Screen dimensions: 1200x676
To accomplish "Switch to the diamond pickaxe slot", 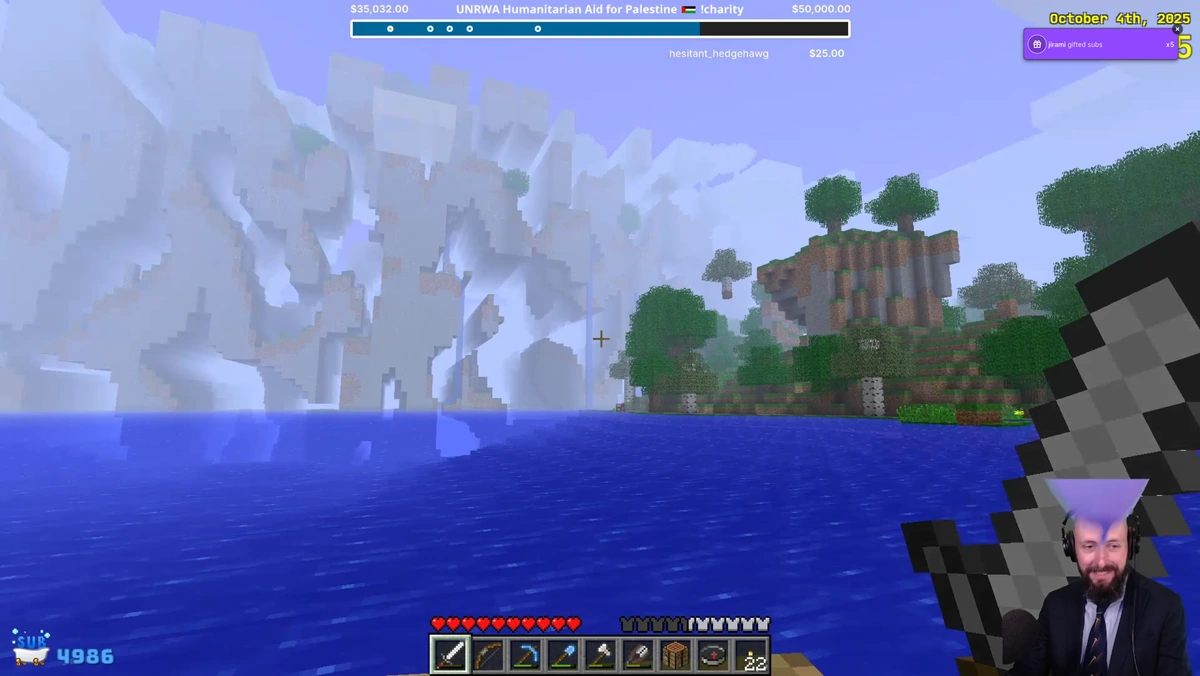I will (525, 655).
